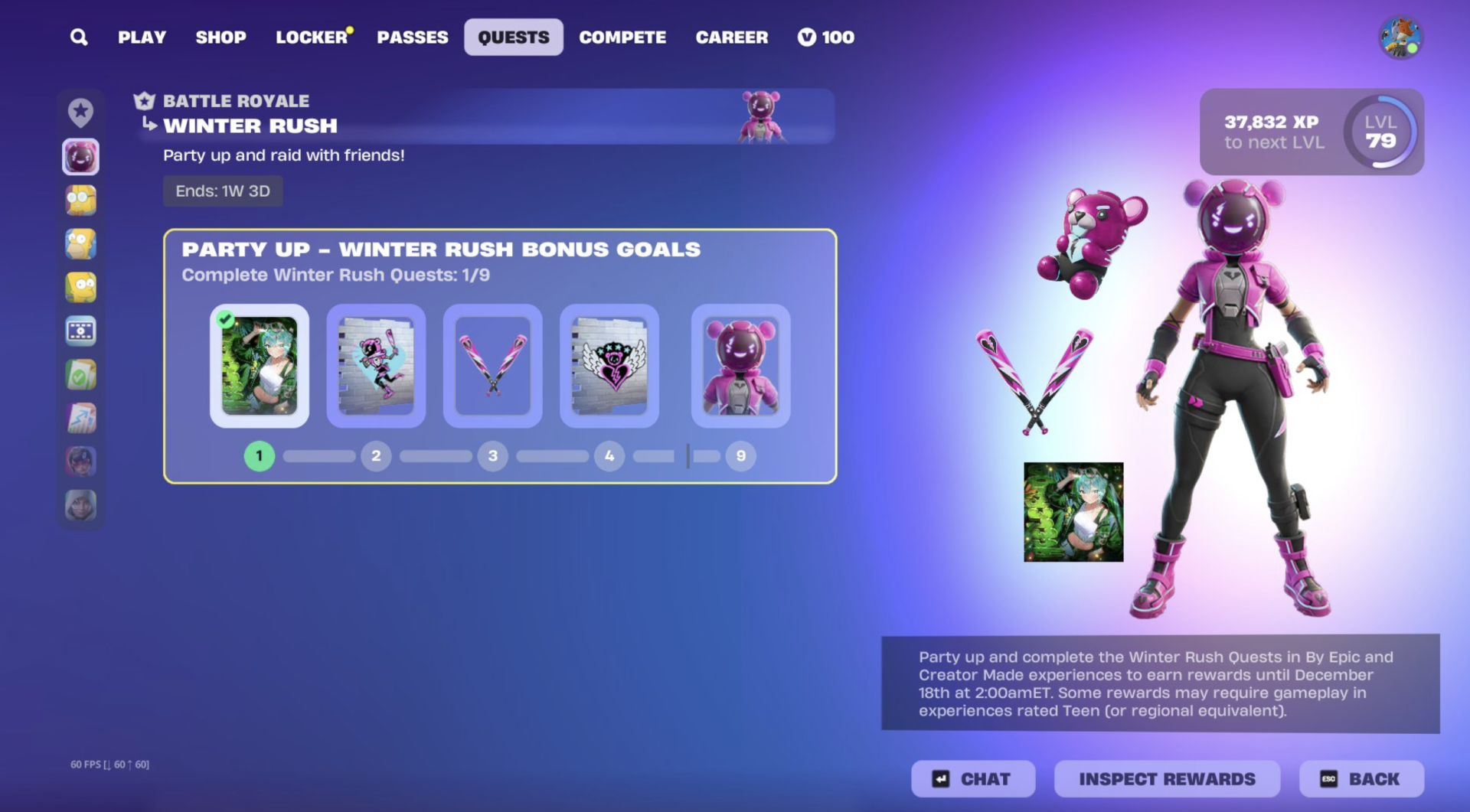This screenshot has width=1470, height=812.
Task: Select the completed anime character reward thumbnail
Action: click(x=260, y=366)
